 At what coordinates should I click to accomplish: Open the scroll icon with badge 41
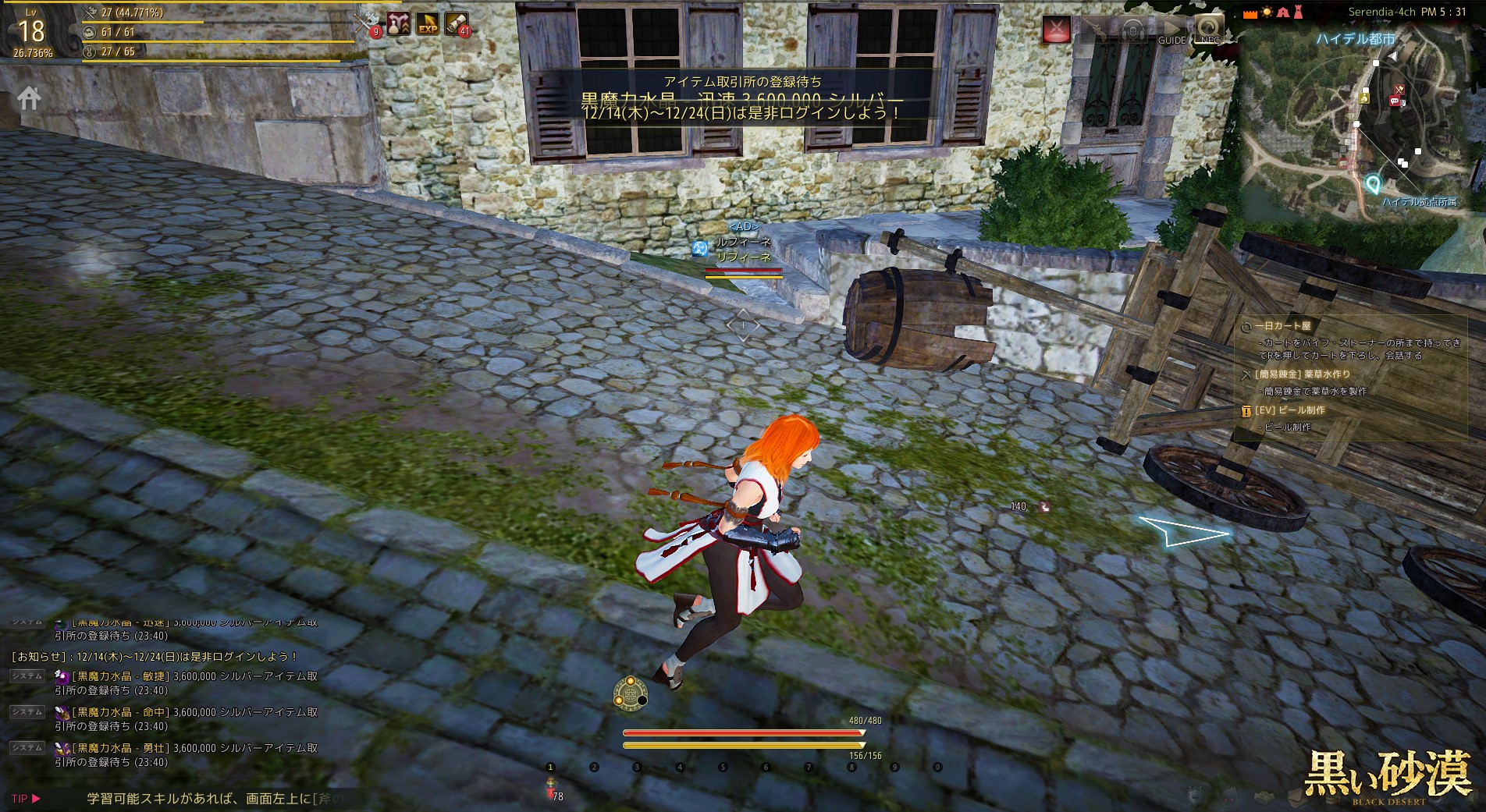(457, 23)
